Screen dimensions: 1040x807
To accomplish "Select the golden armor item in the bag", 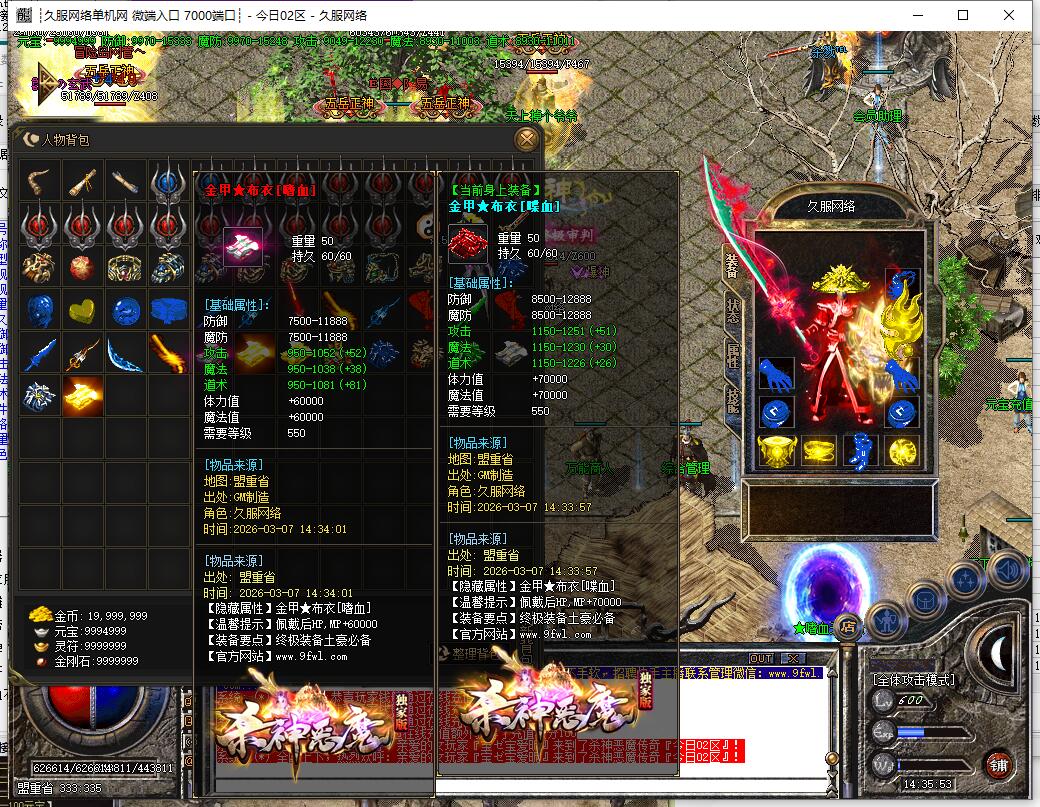I will (83, 397).
